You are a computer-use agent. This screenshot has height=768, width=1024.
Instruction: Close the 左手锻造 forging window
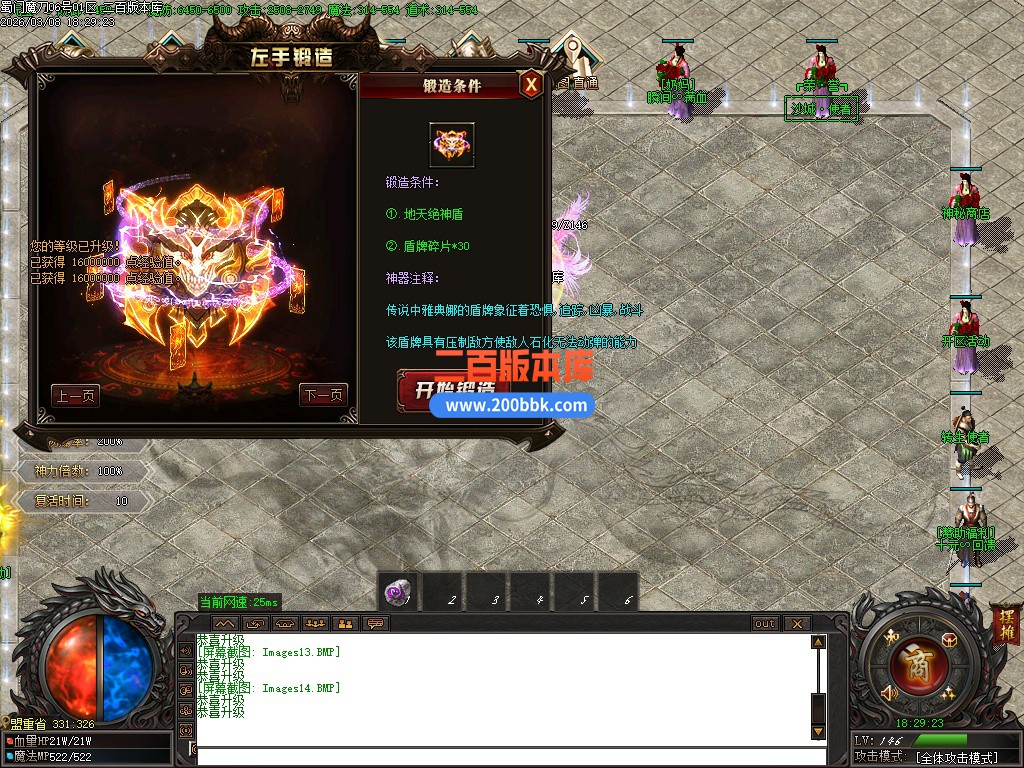(x=532, y=85)
